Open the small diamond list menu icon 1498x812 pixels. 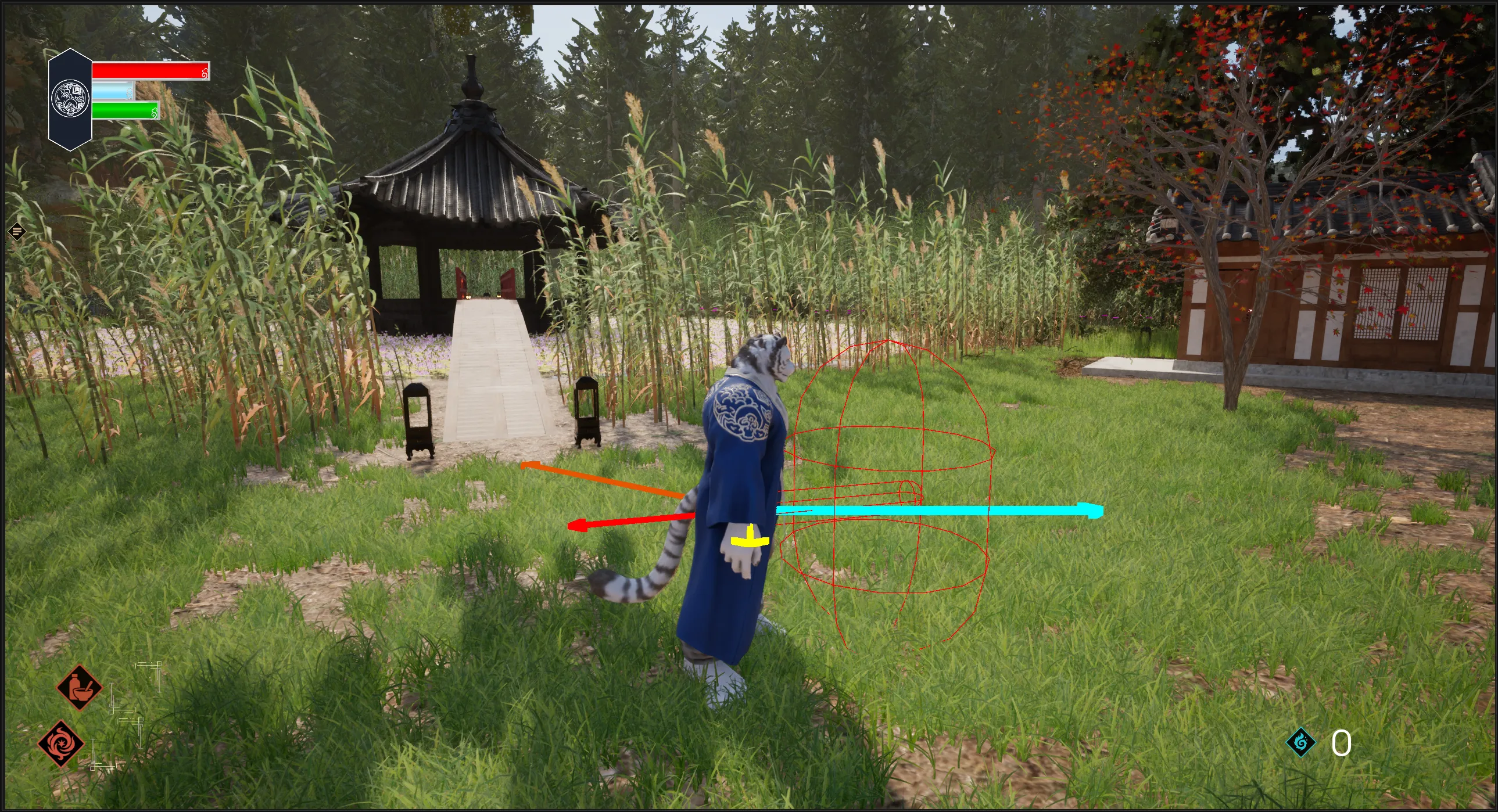point(17,232)
